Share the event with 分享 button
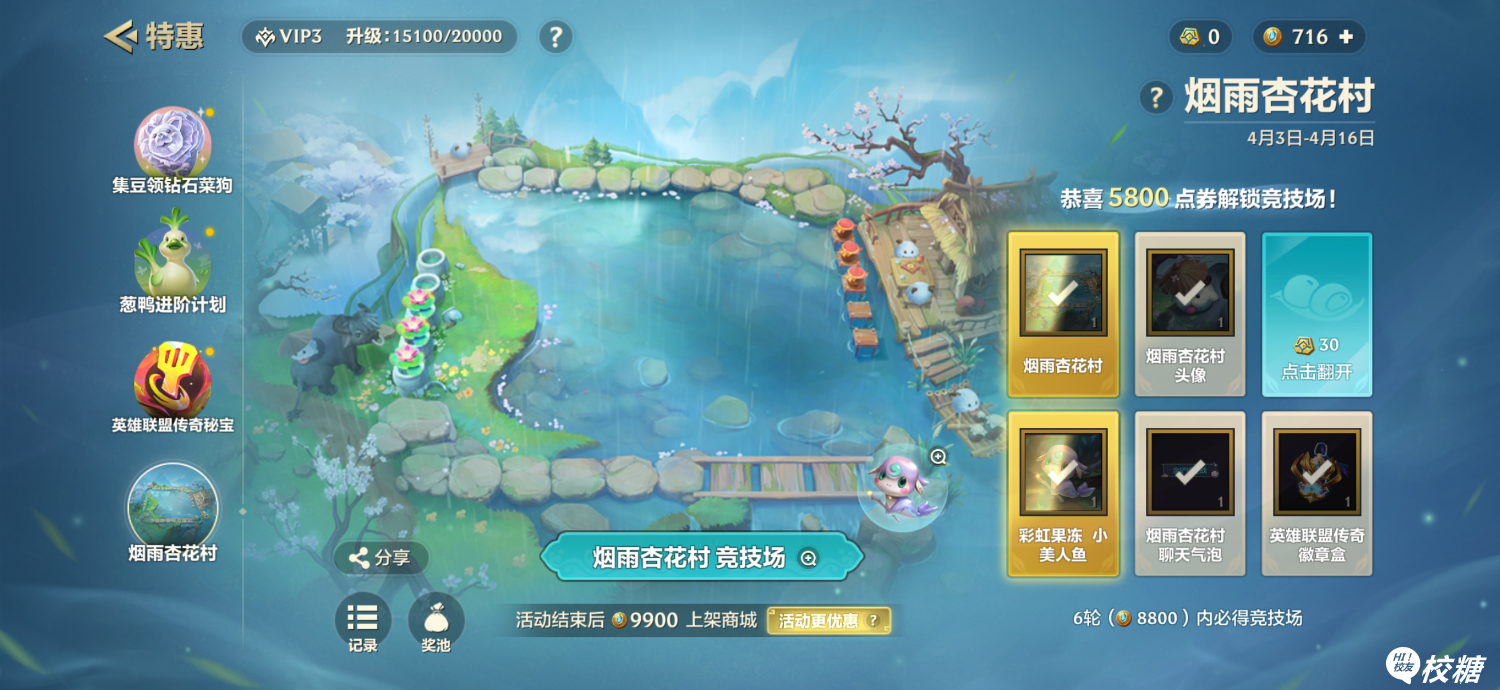 [380, 558]
